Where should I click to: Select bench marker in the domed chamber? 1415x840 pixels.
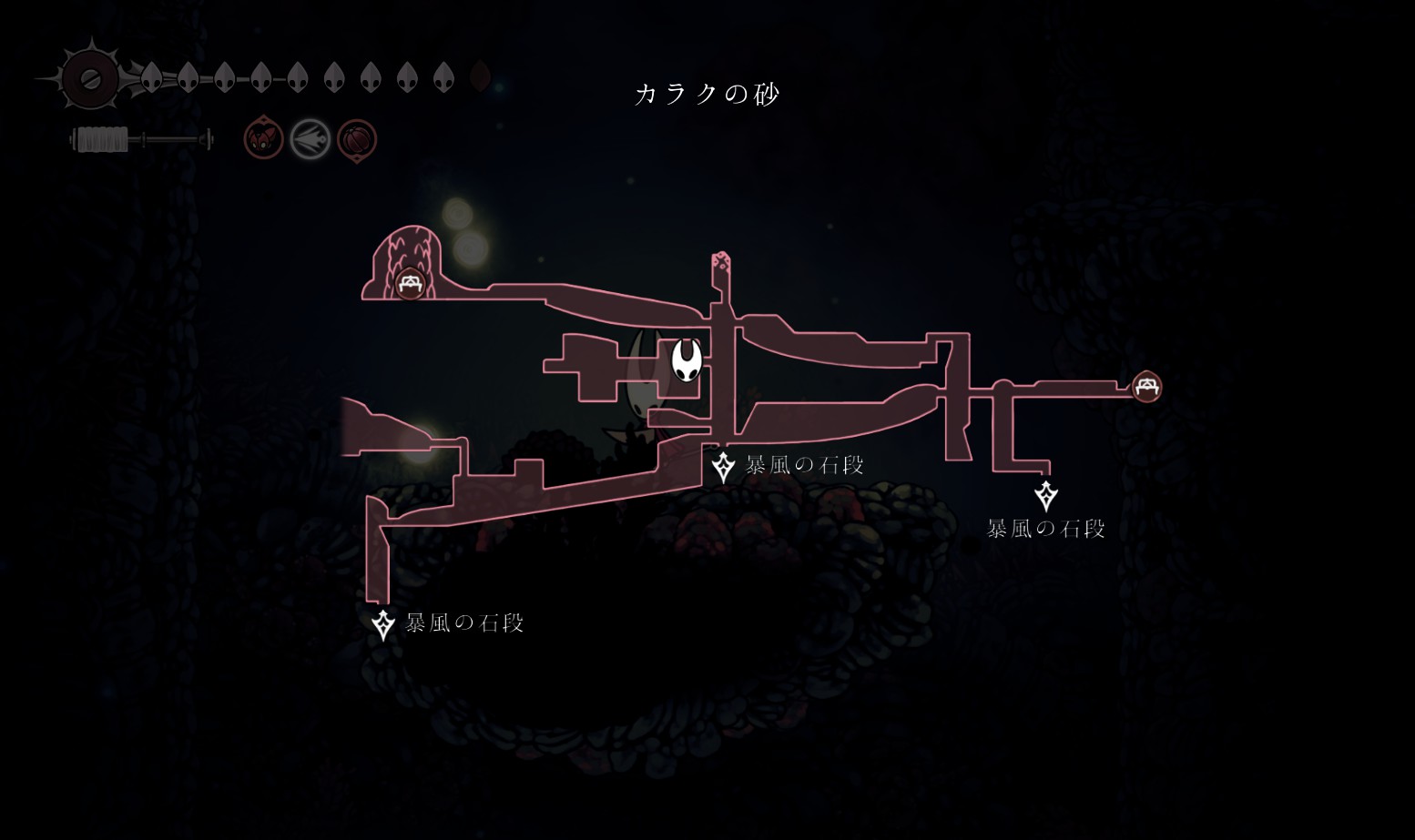[x=410, y=283]
